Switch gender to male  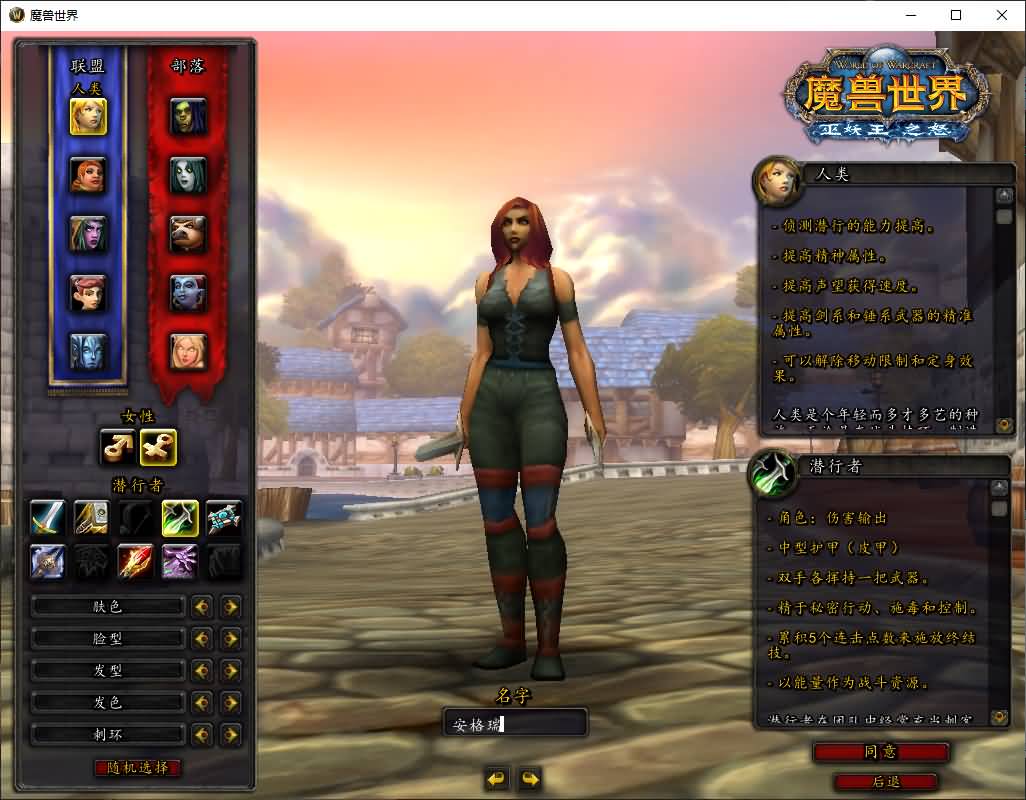coord(118,447)
